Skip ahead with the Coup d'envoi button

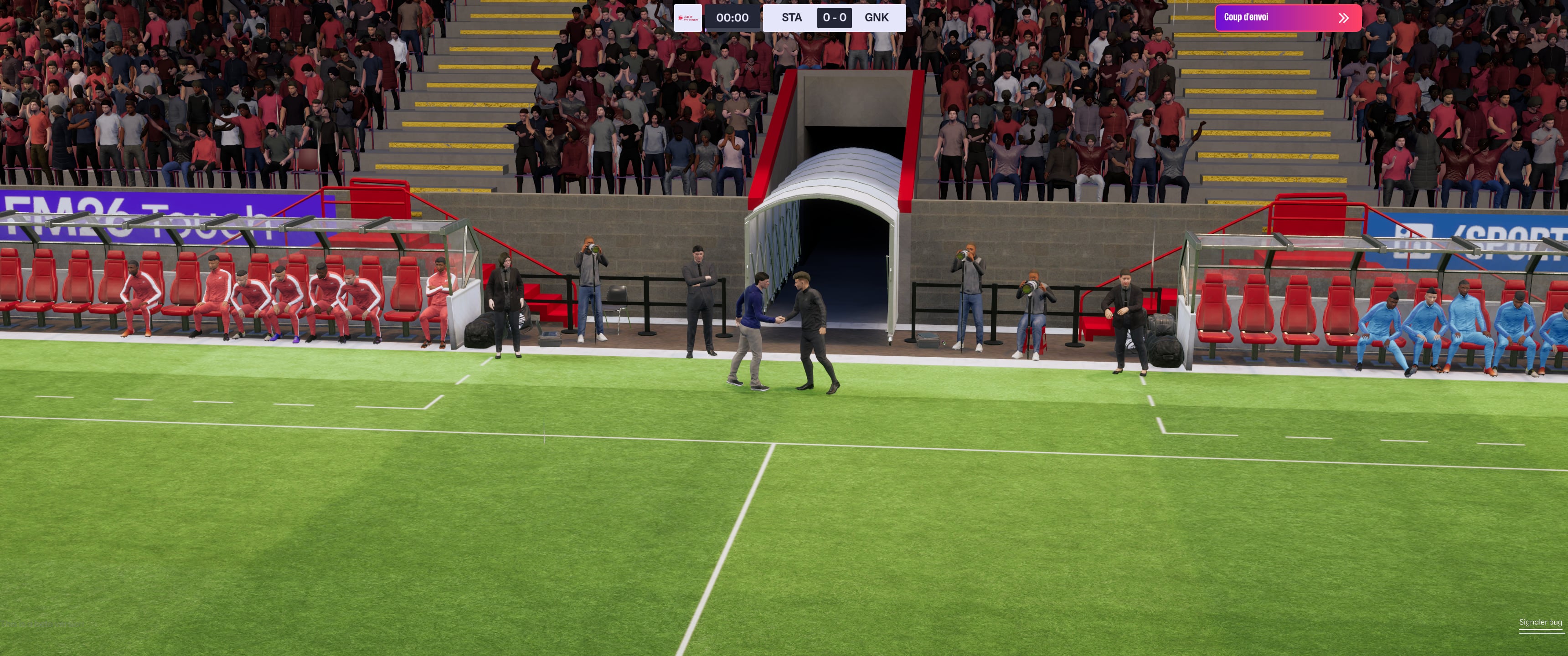tap(1287, 18)
